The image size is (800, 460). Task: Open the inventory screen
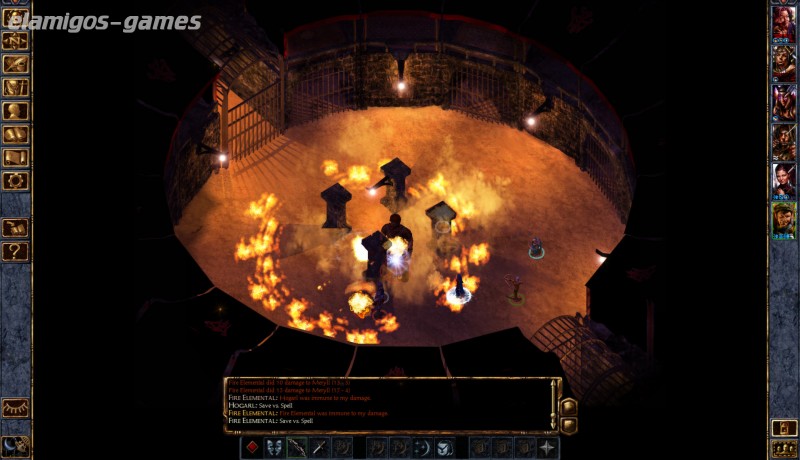click(x=15, y=88)
